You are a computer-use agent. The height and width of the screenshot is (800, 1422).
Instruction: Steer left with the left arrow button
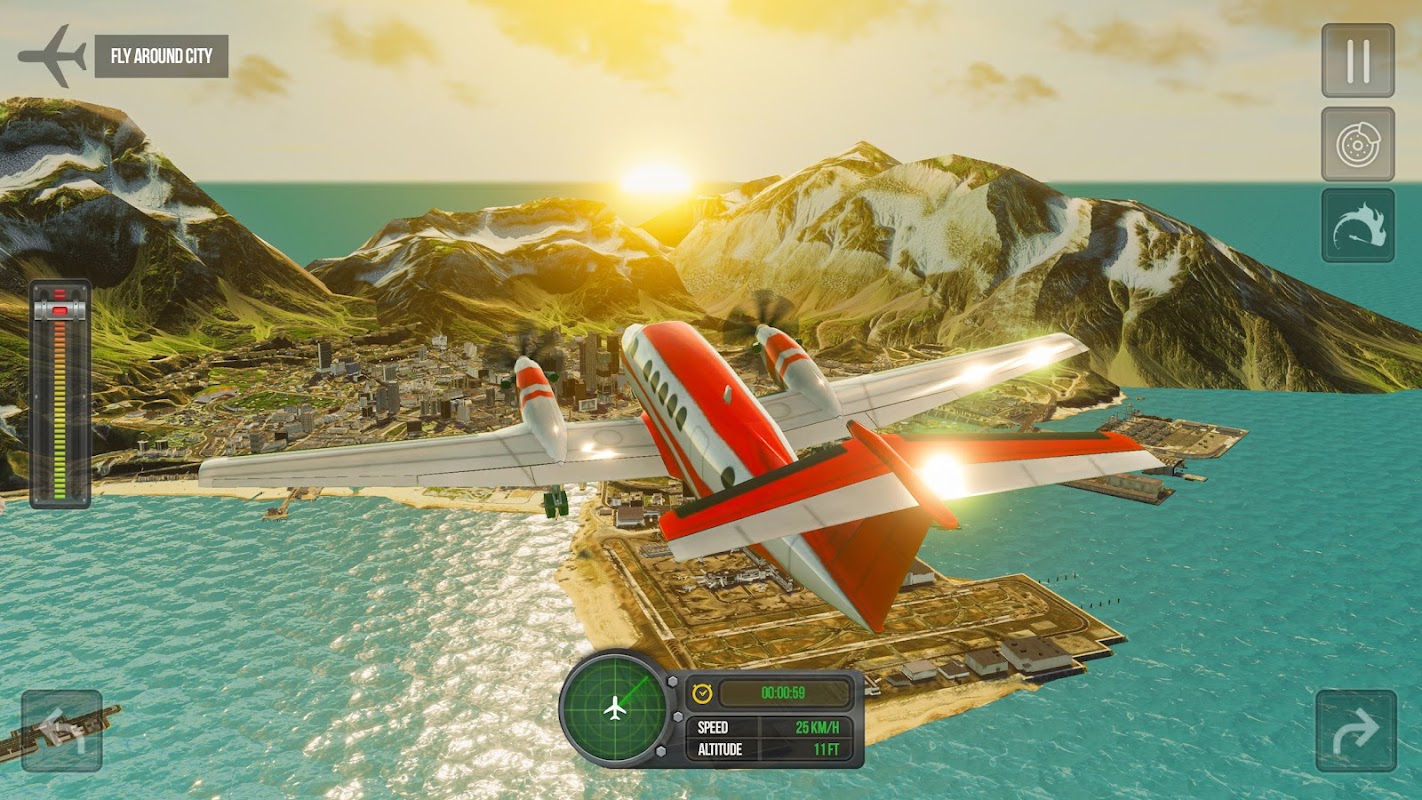(62, 731)
